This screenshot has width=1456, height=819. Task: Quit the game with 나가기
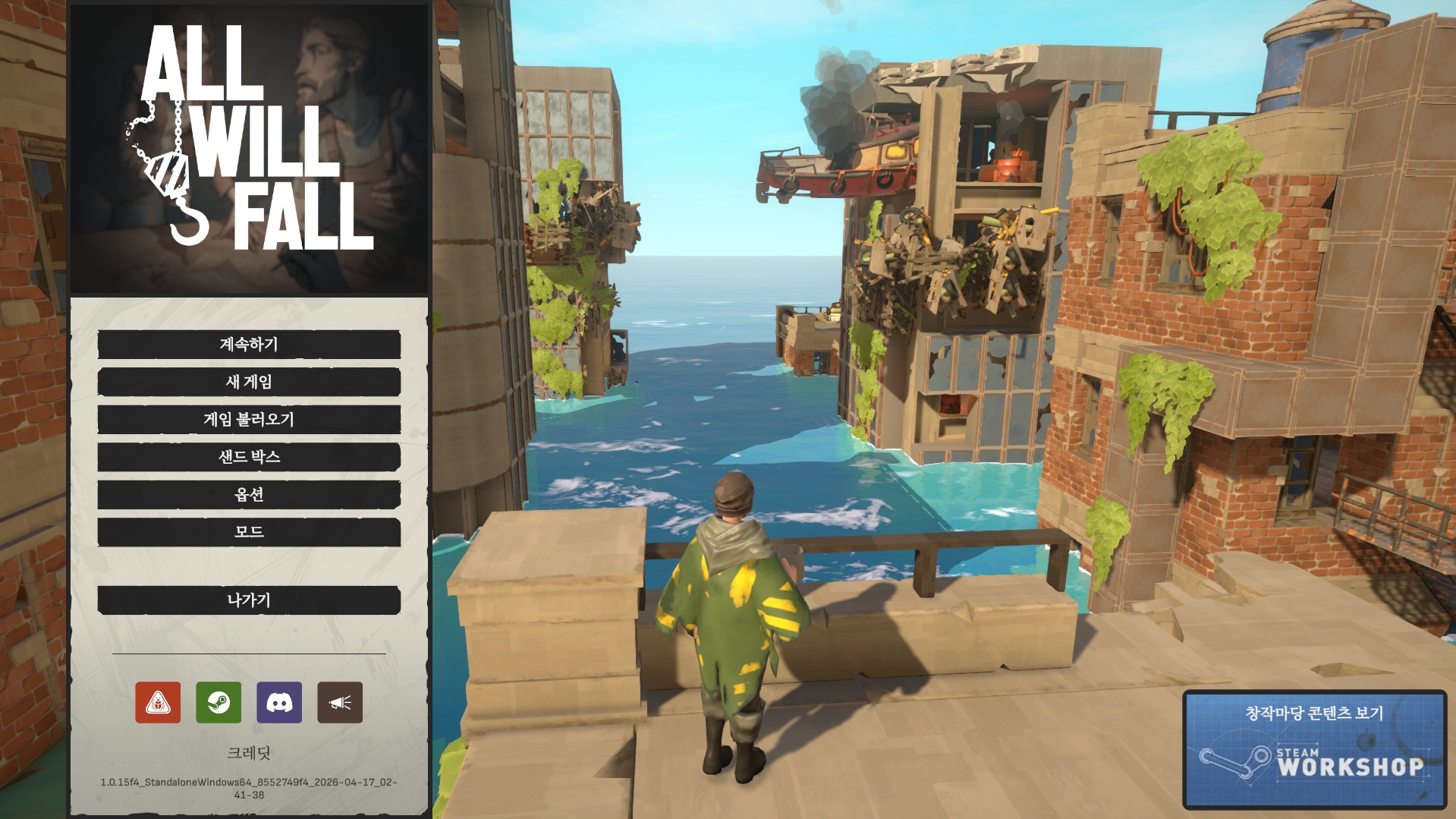[x=249, y=600]
